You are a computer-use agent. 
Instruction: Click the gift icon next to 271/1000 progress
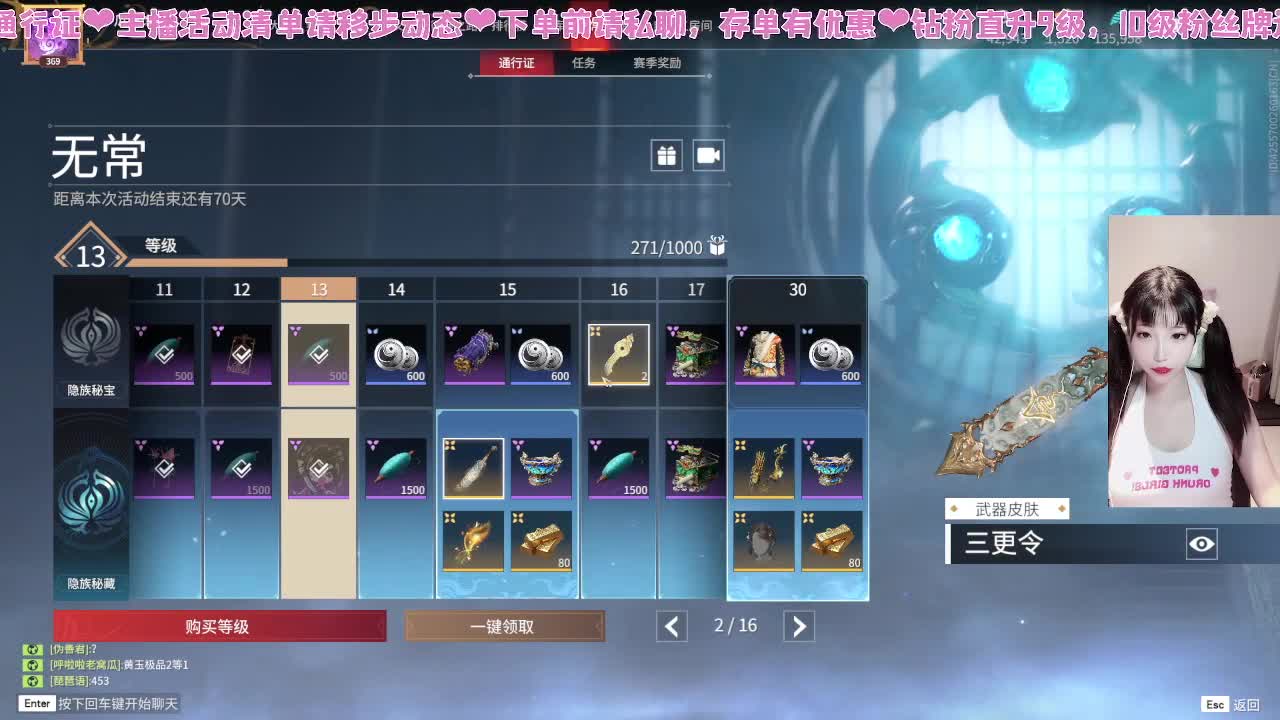[716, 247]
